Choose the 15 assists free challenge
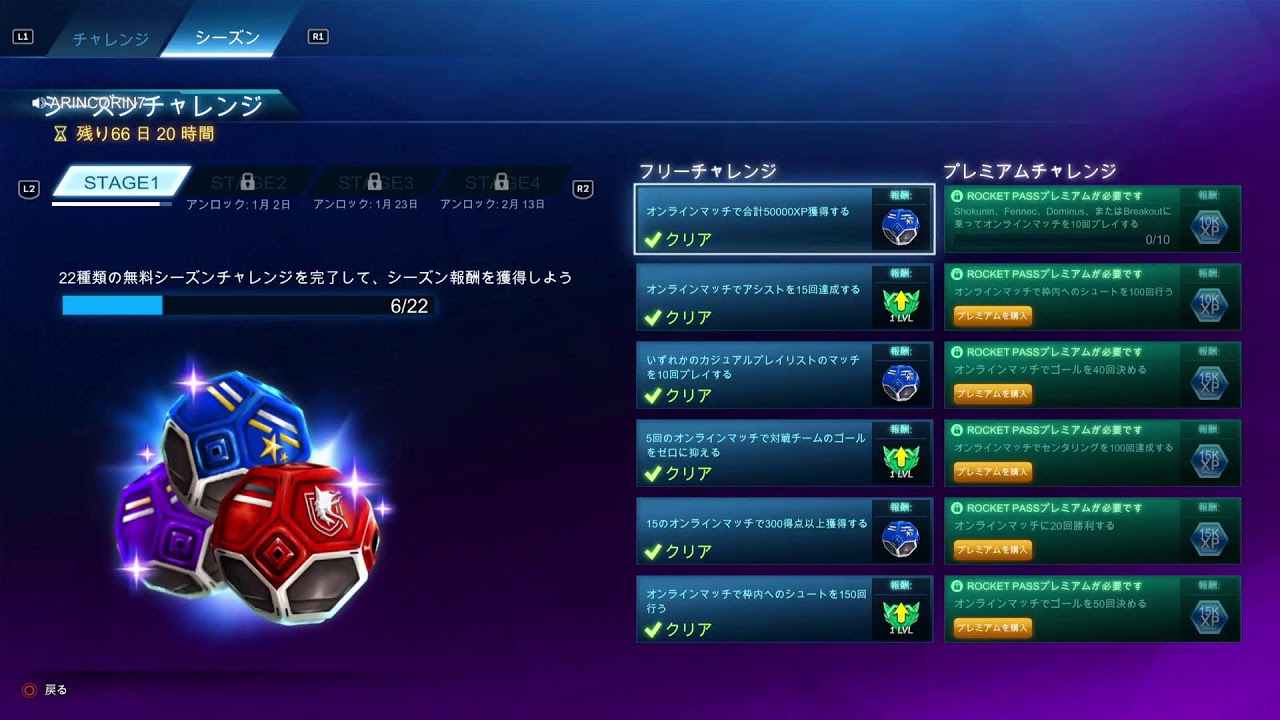This screenshot has height=720, width=1280. pyautogui.click(x=784, y=297)
